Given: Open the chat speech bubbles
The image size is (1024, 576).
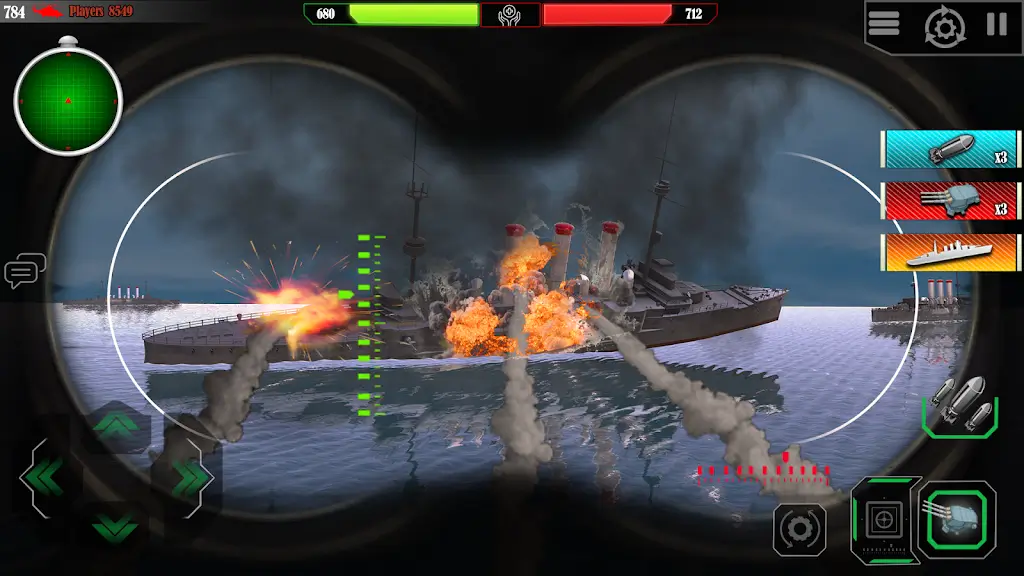Looking at the screenshot, I should 24,270.
